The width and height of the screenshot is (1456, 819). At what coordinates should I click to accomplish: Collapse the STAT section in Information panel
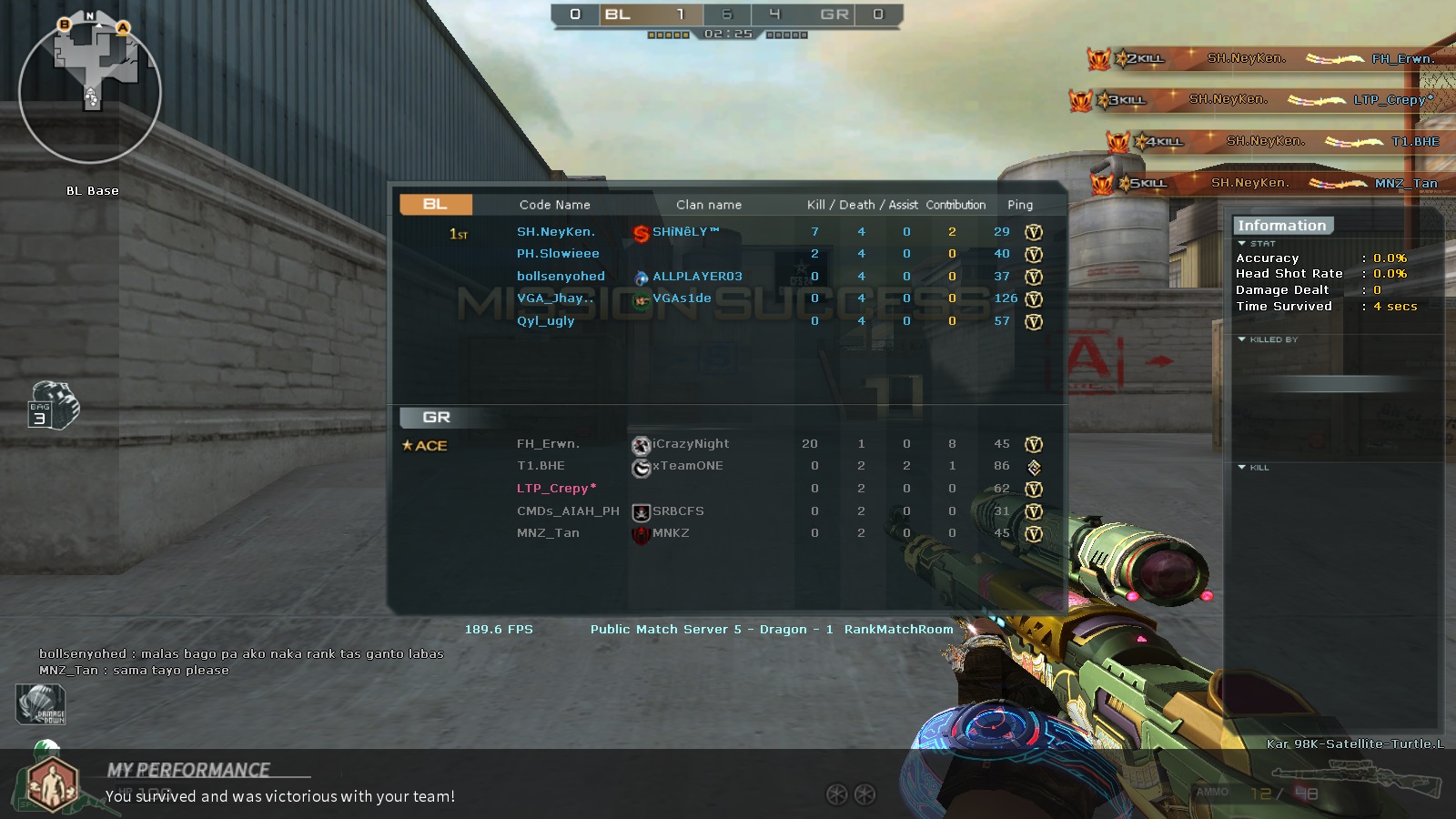click(1240, 243)
